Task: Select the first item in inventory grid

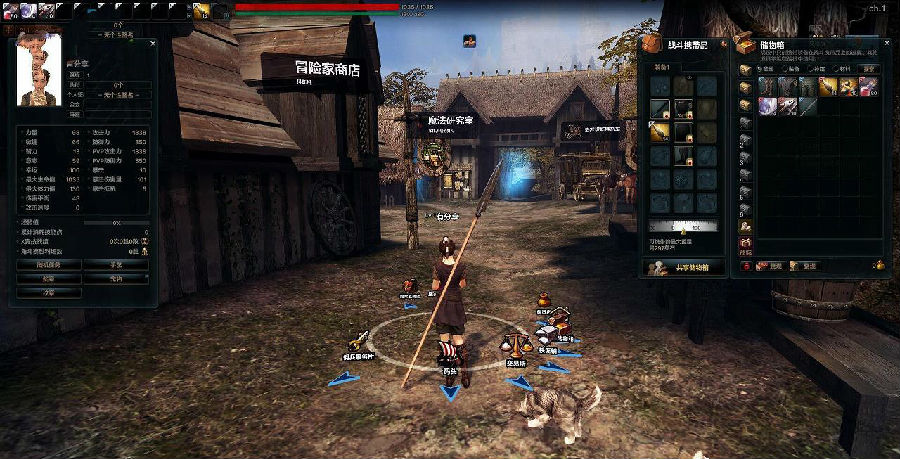Action: 767,86
